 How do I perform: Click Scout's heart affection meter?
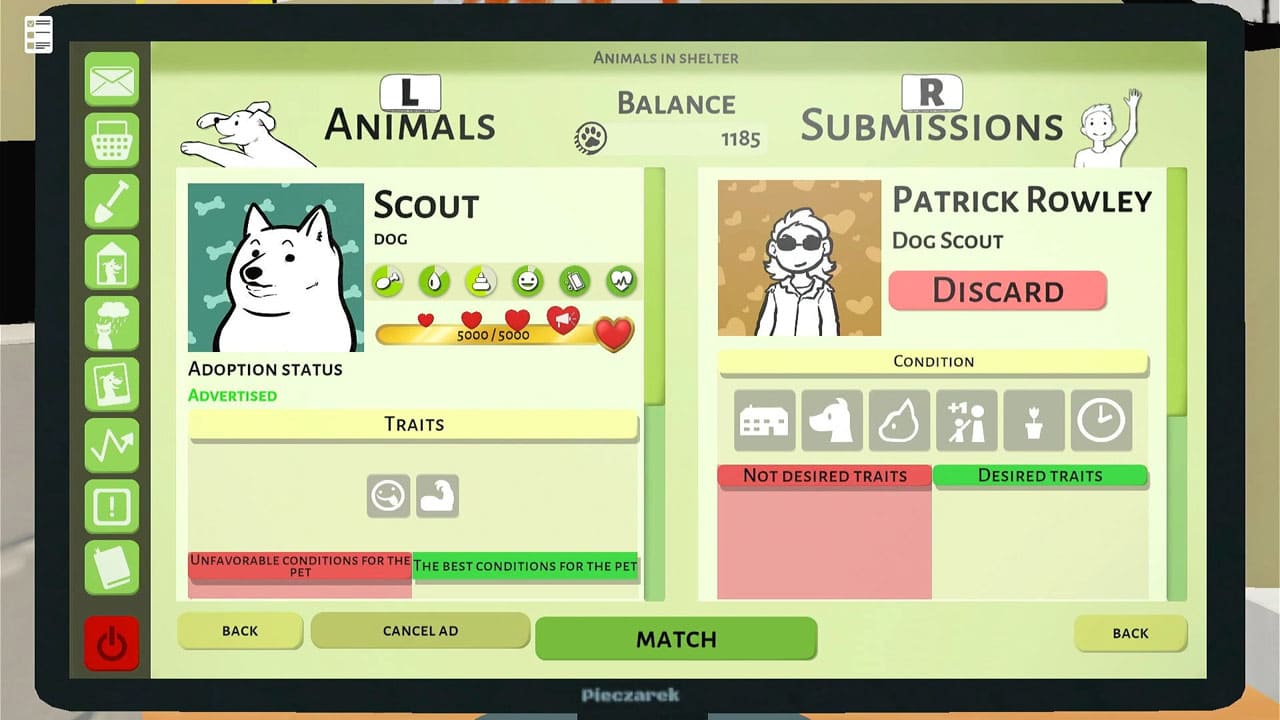pyautogui.click(x=614, y=334)
